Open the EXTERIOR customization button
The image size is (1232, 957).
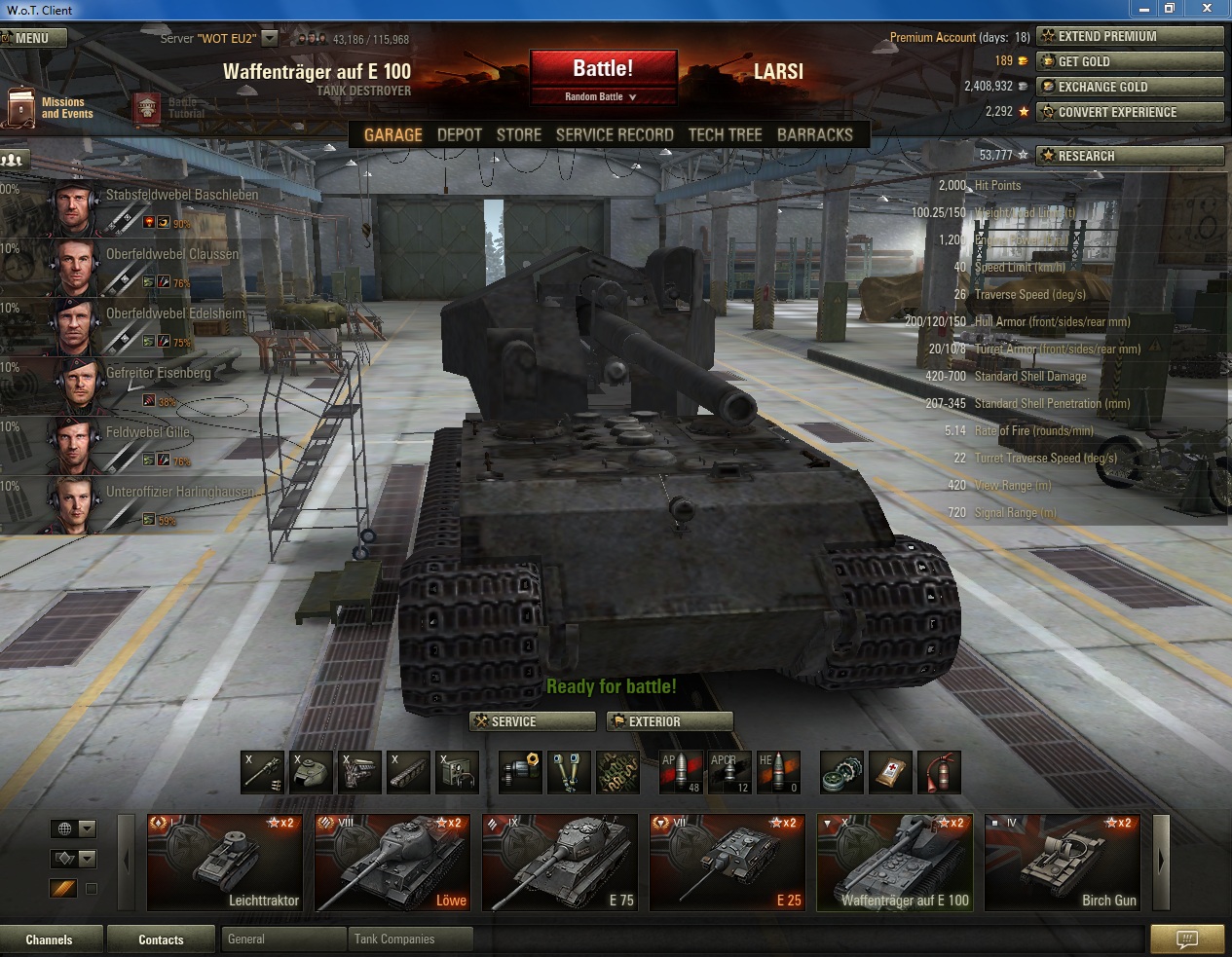pyautogui.click(x=670, y=721)
